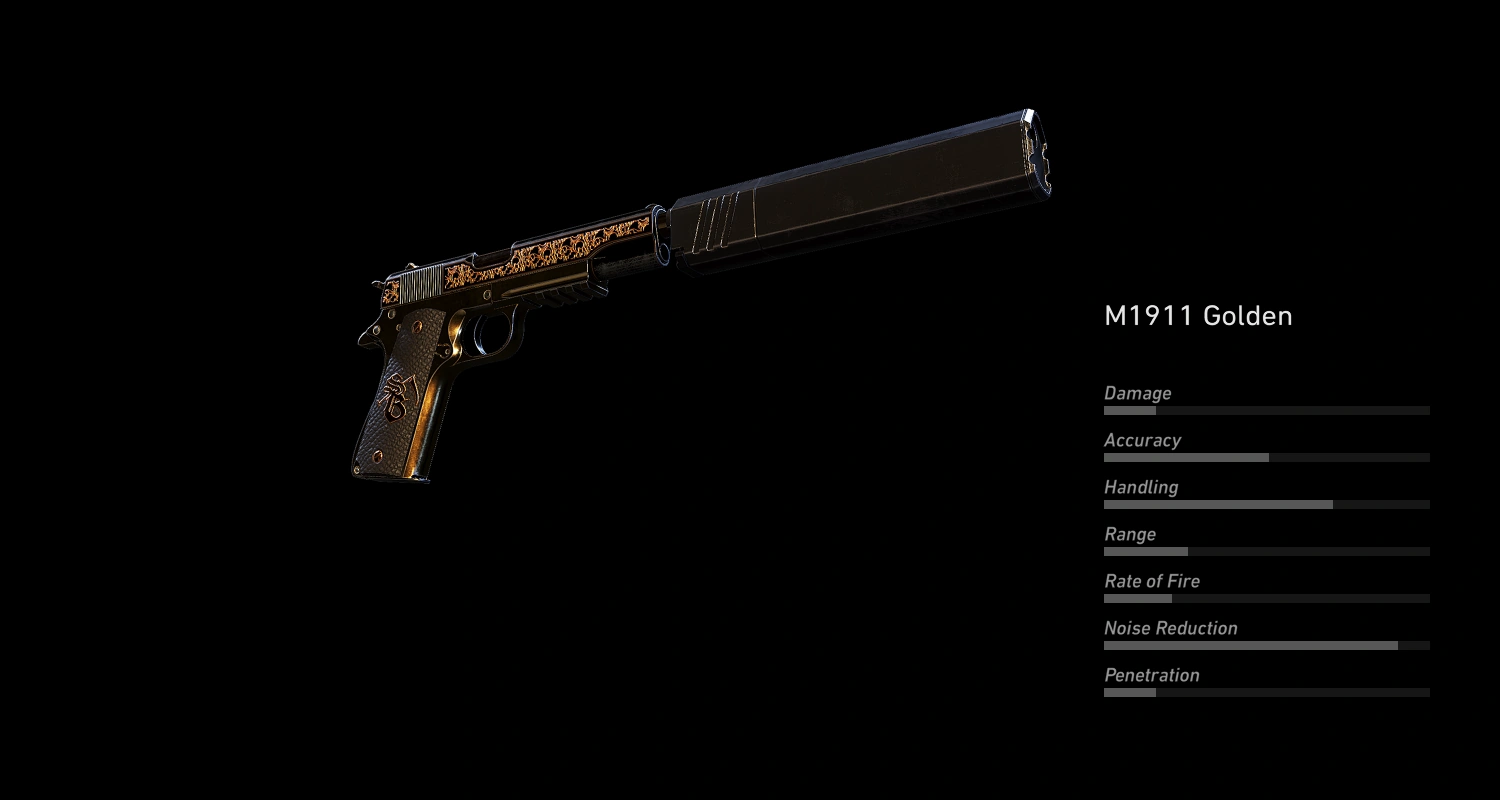
Task: Select the Damage stat label
Action: point(1137,393)
